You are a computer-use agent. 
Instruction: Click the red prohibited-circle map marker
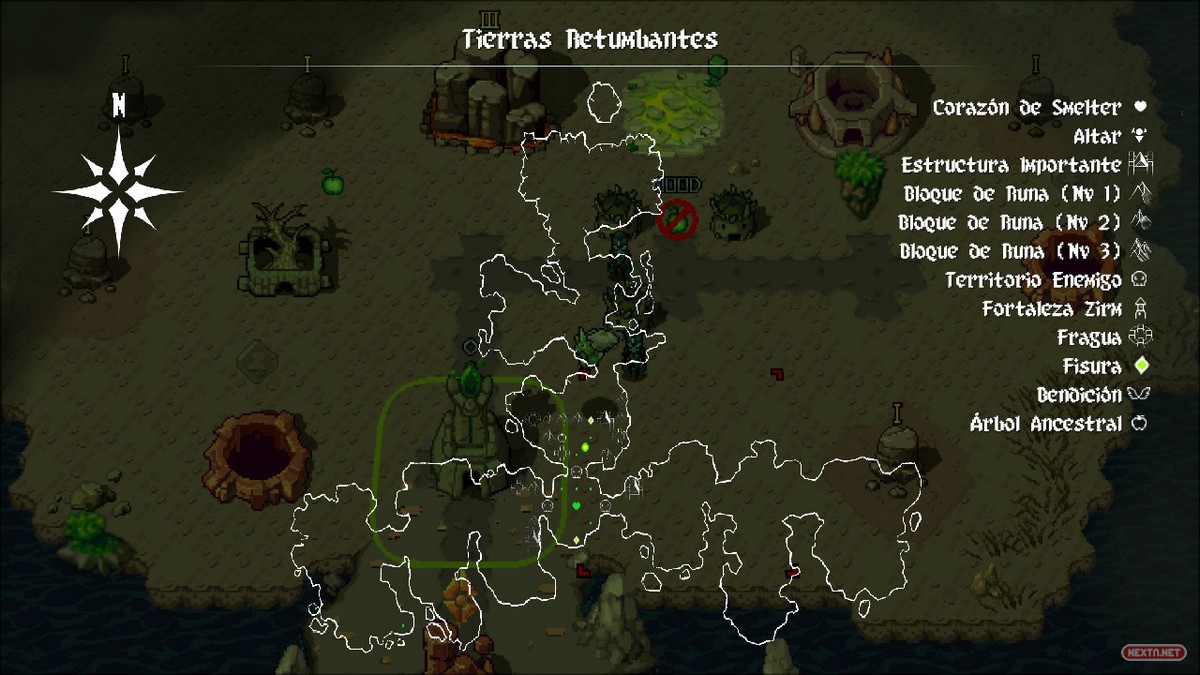click(677, 219)
